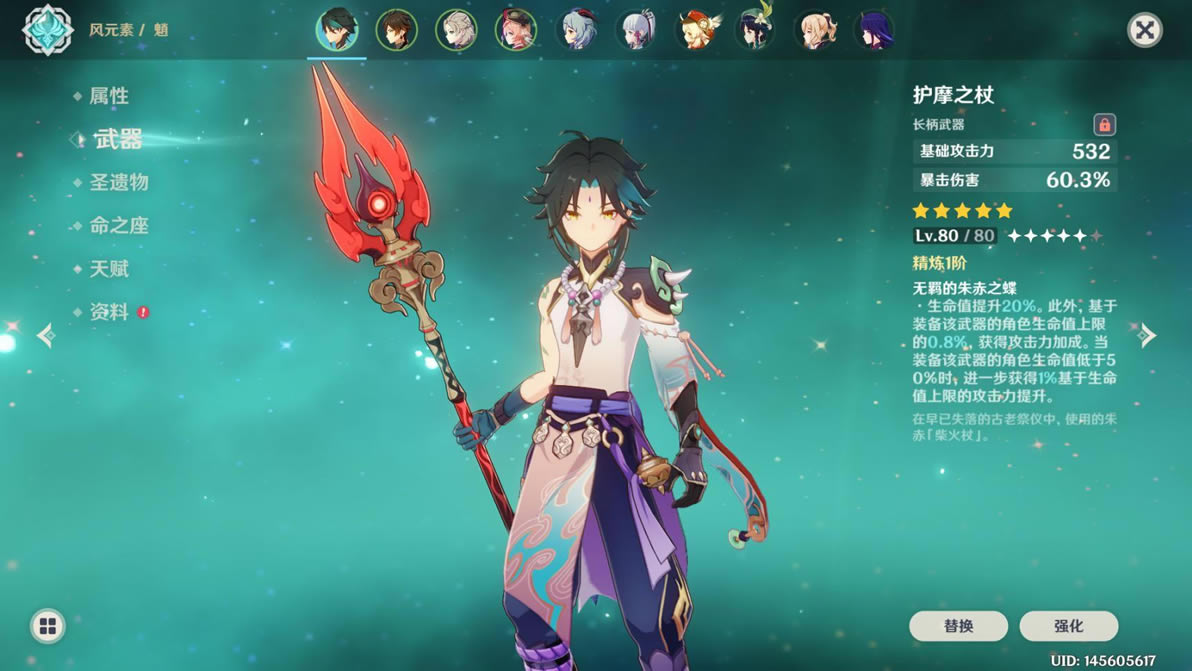Select Venti's portrait
The height and width of the screenshot is (671, 1192).
tap(755, 30)
